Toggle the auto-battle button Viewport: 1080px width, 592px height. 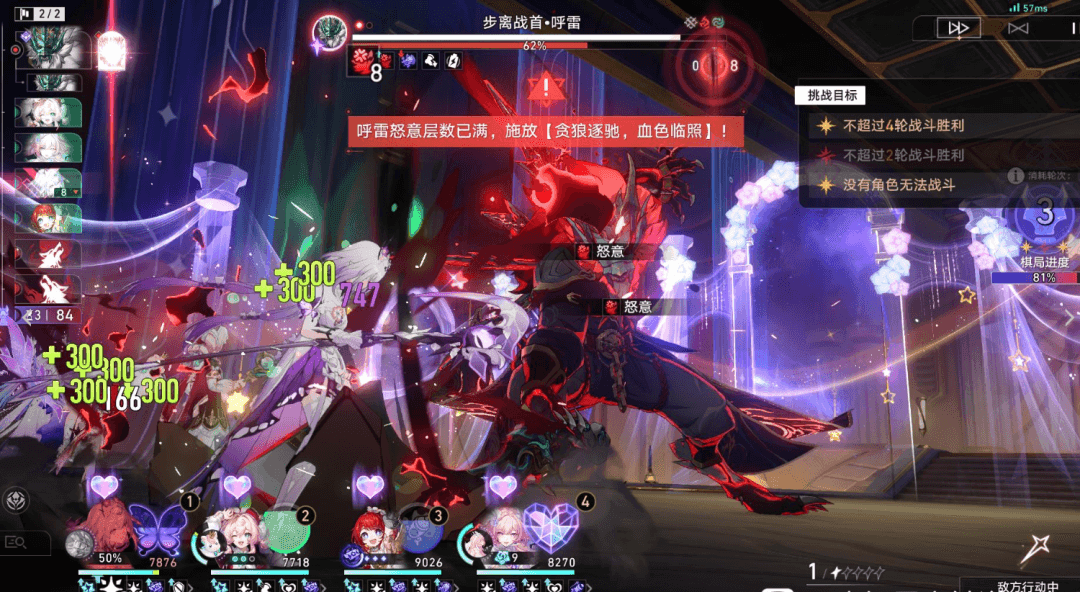click(x=1018, y=28)
